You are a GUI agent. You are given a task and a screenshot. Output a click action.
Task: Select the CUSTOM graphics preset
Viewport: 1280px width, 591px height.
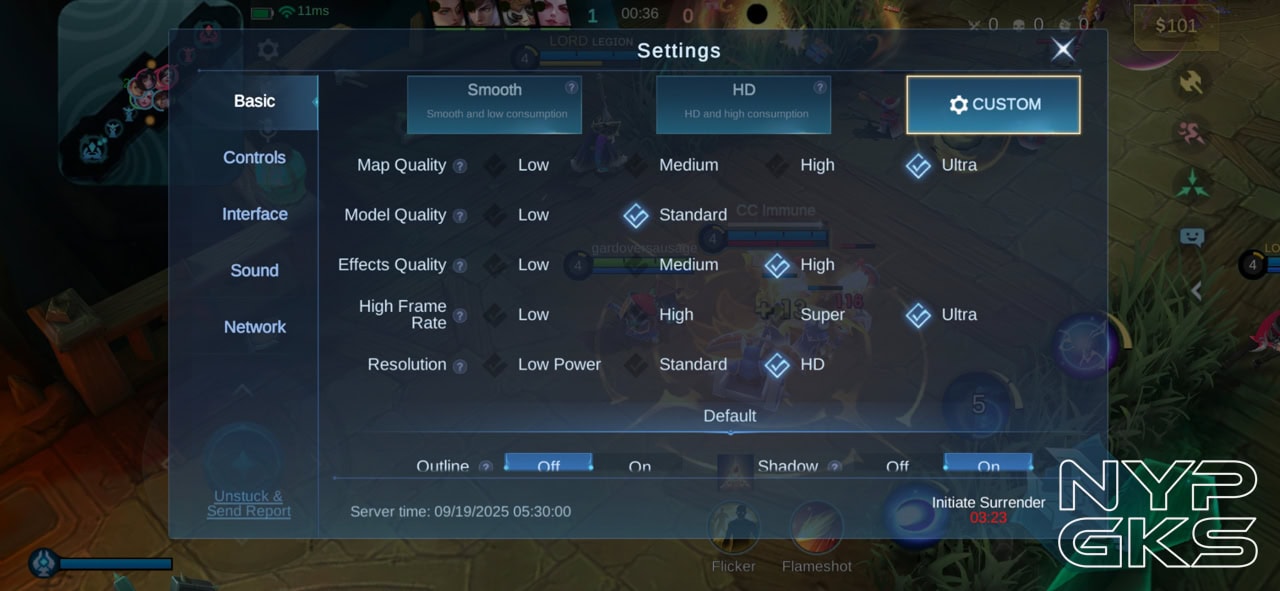pyautogui.click(x=993, y=104)
